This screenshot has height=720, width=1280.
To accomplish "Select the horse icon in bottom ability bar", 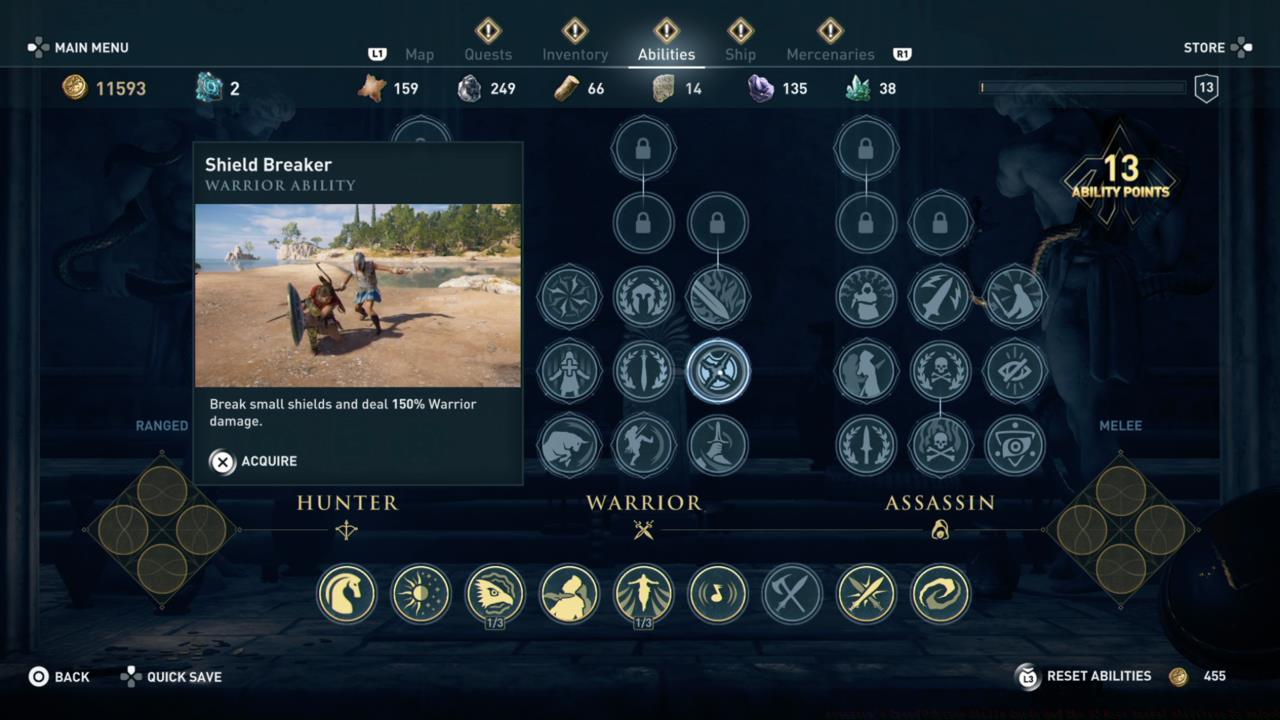I will point(346,594).
